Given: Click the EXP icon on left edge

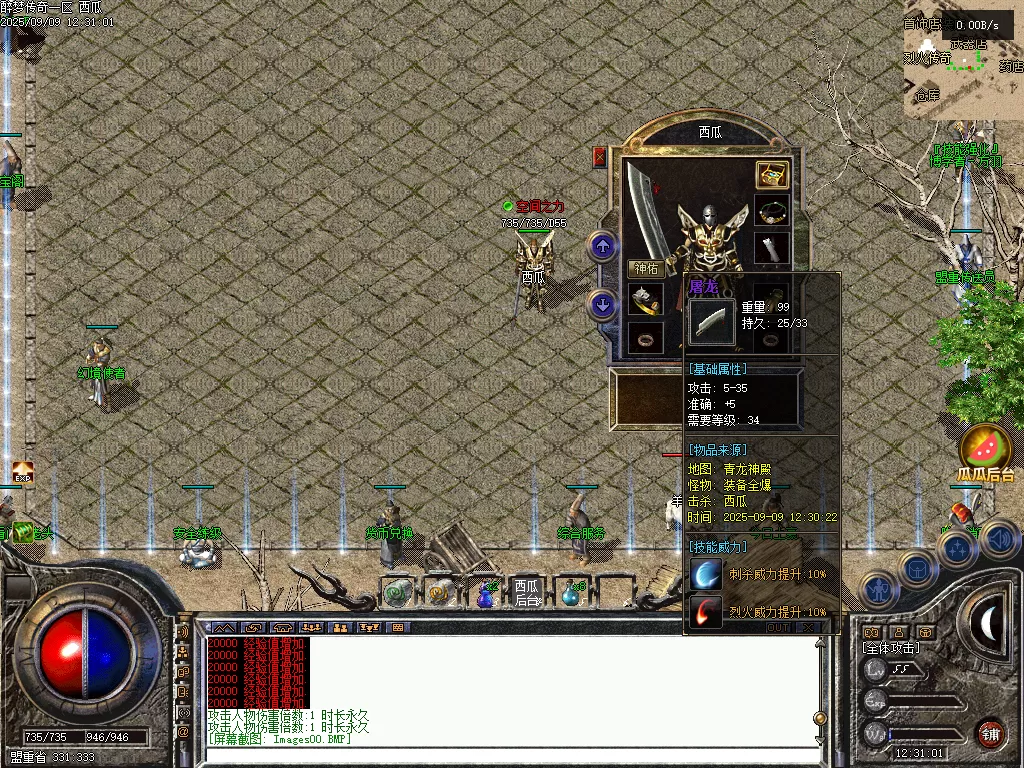Looking at the screenshot, I should 22,470.
